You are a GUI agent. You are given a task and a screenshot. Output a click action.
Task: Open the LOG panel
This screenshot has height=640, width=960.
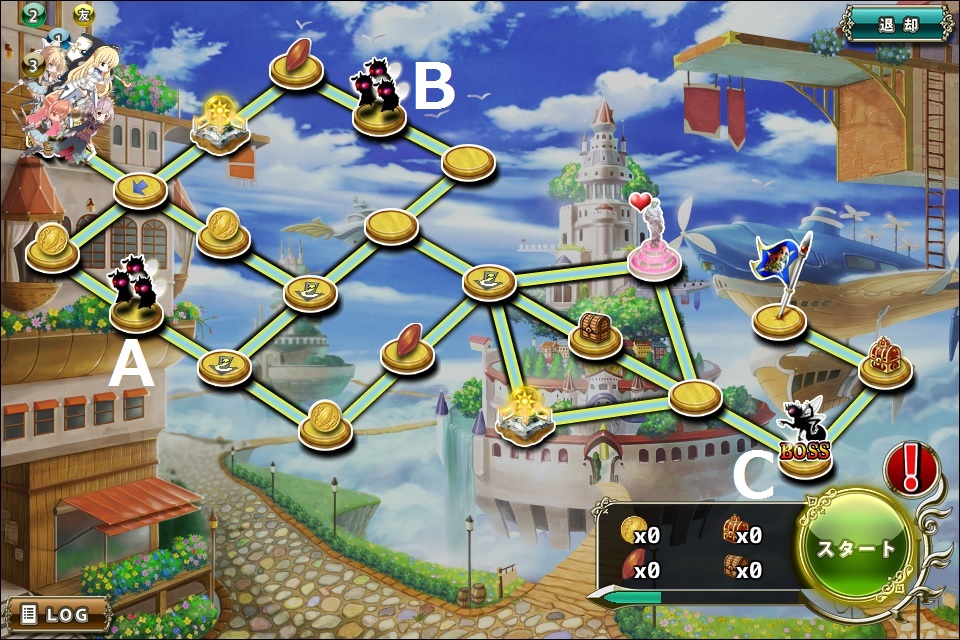click(x=59, y=613)
